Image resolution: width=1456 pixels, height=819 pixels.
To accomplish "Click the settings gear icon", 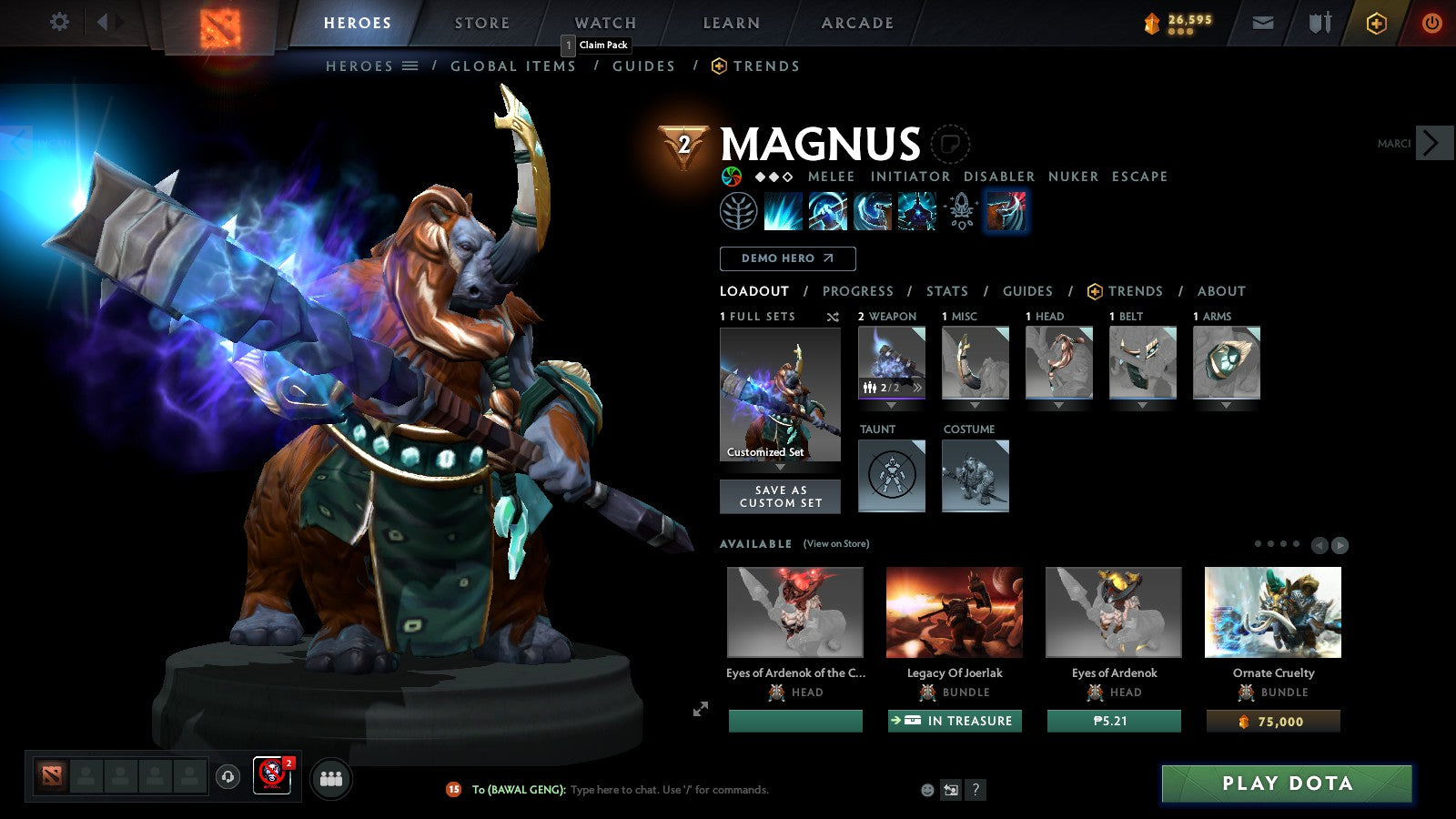I will click(59, 22).
